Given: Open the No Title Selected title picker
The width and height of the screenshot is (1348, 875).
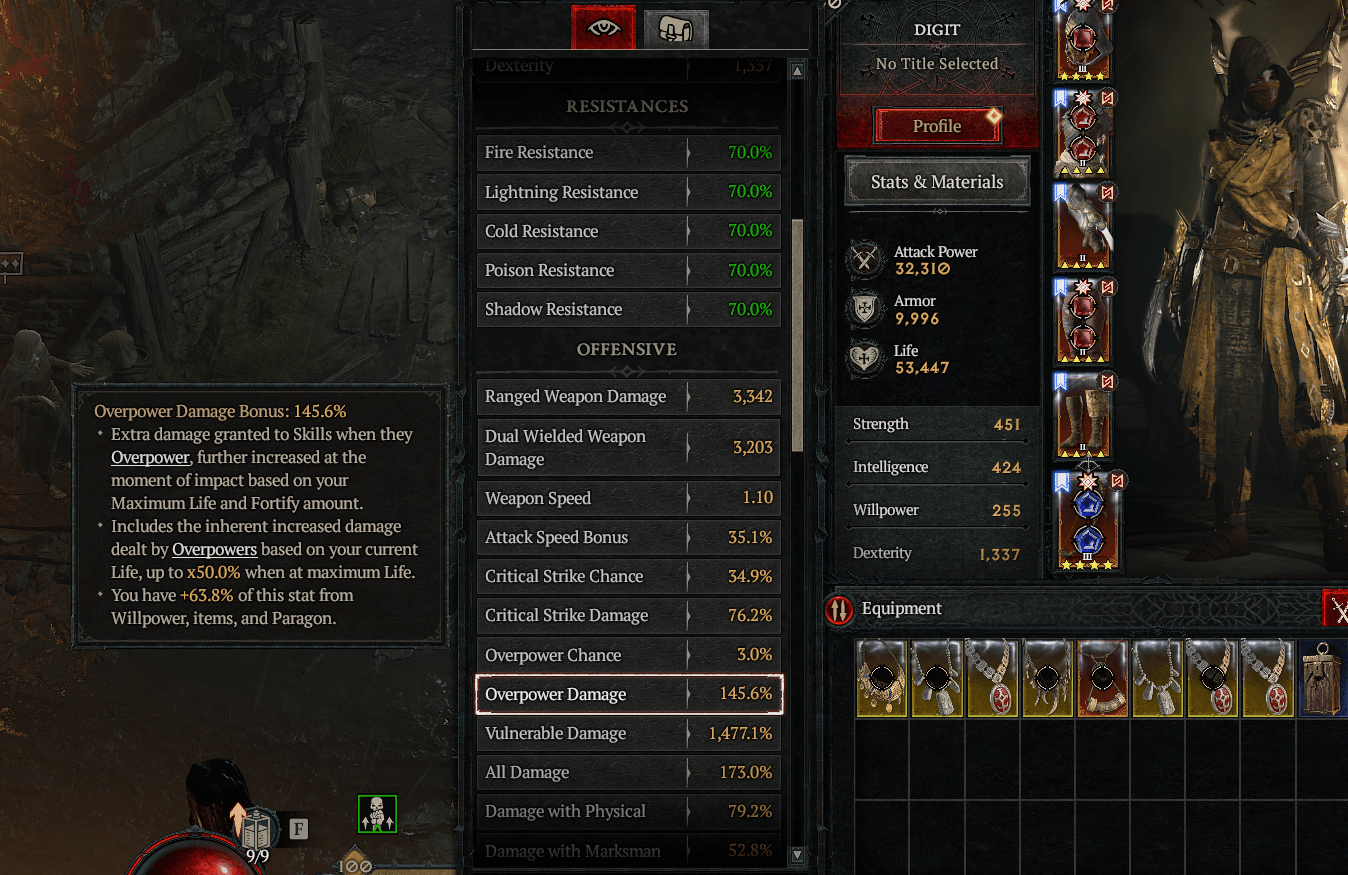Looking at the screenshot, I should (x=935, y=63).
